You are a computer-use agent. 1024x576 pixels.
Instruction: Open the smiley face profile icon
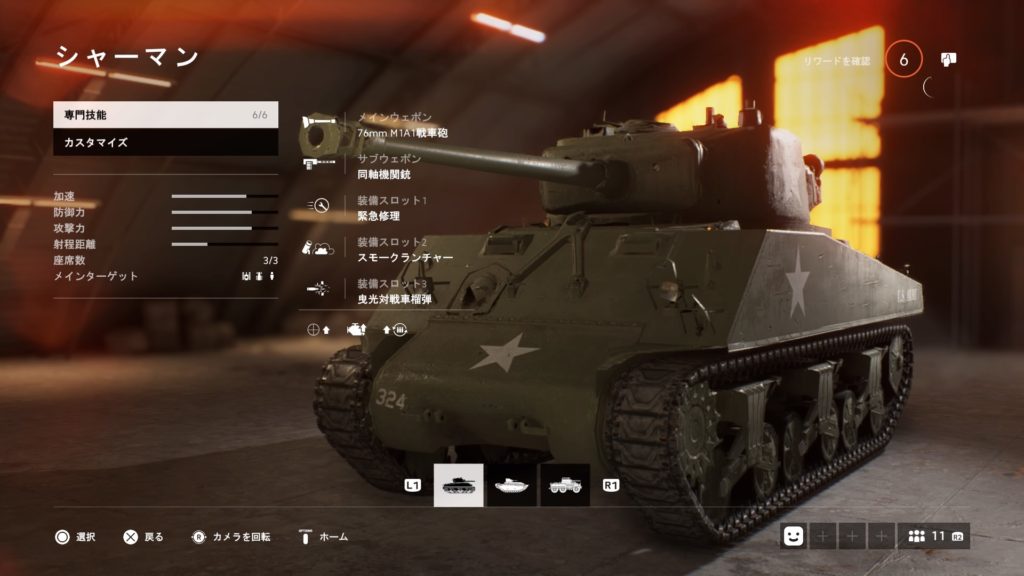(794, 537)
